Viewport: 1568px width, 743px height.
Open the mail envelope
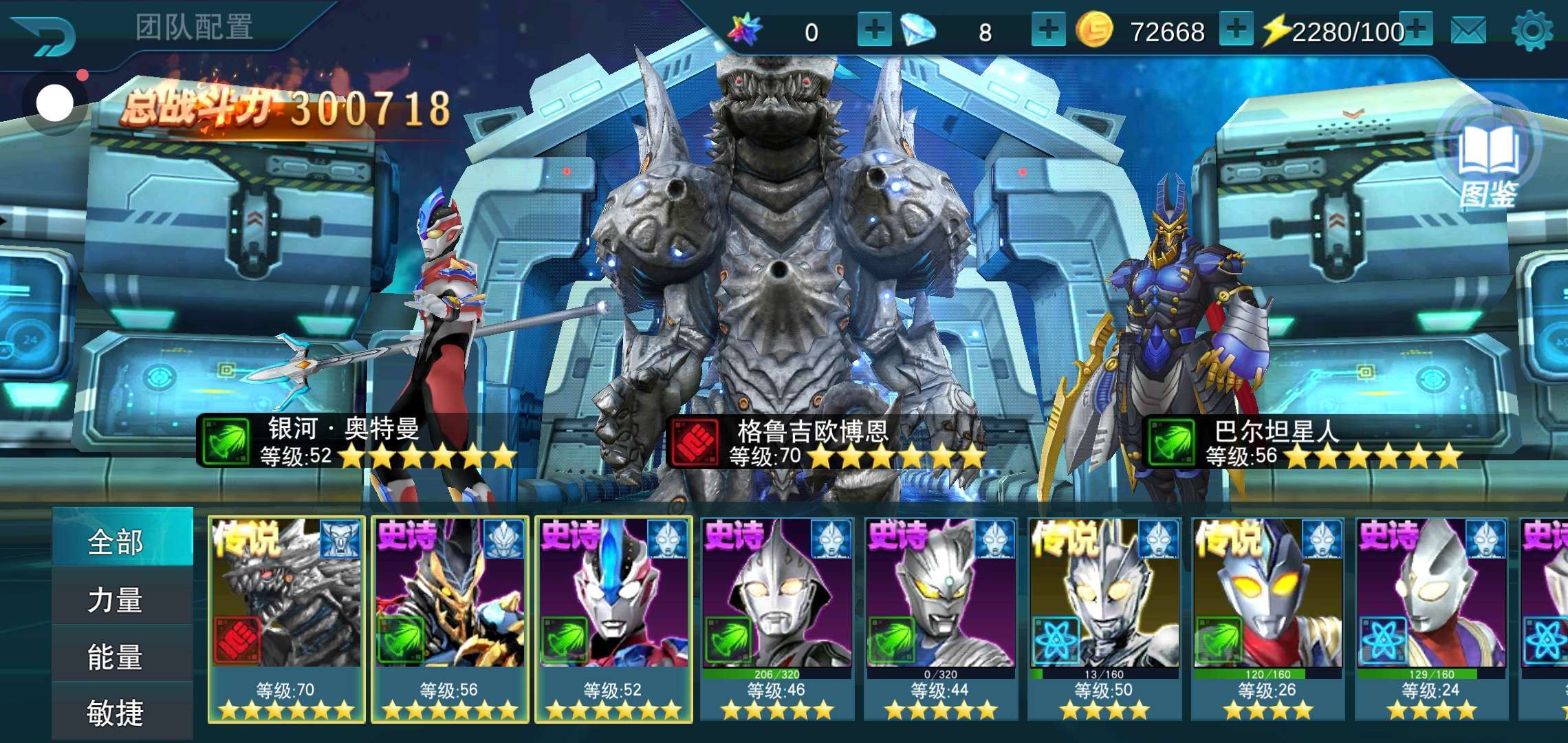pos(1468,31)
